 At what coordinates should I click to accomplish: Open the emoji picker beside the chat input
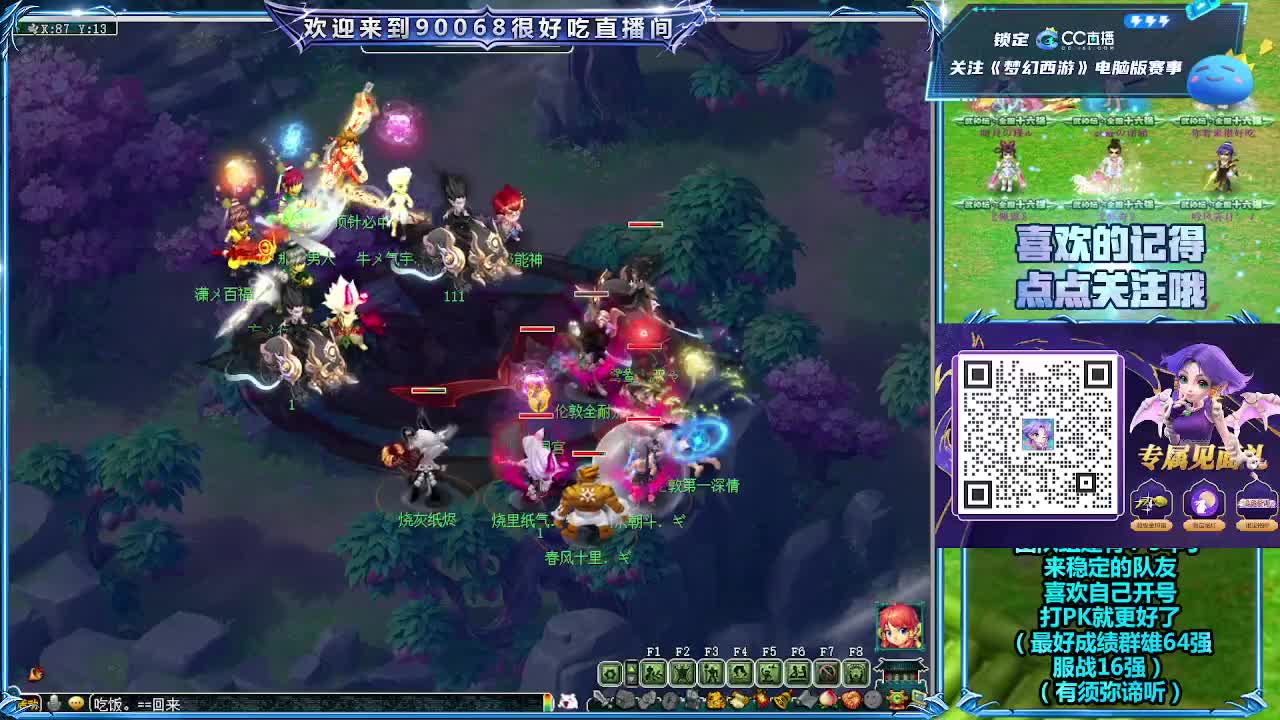pos(75,701)
